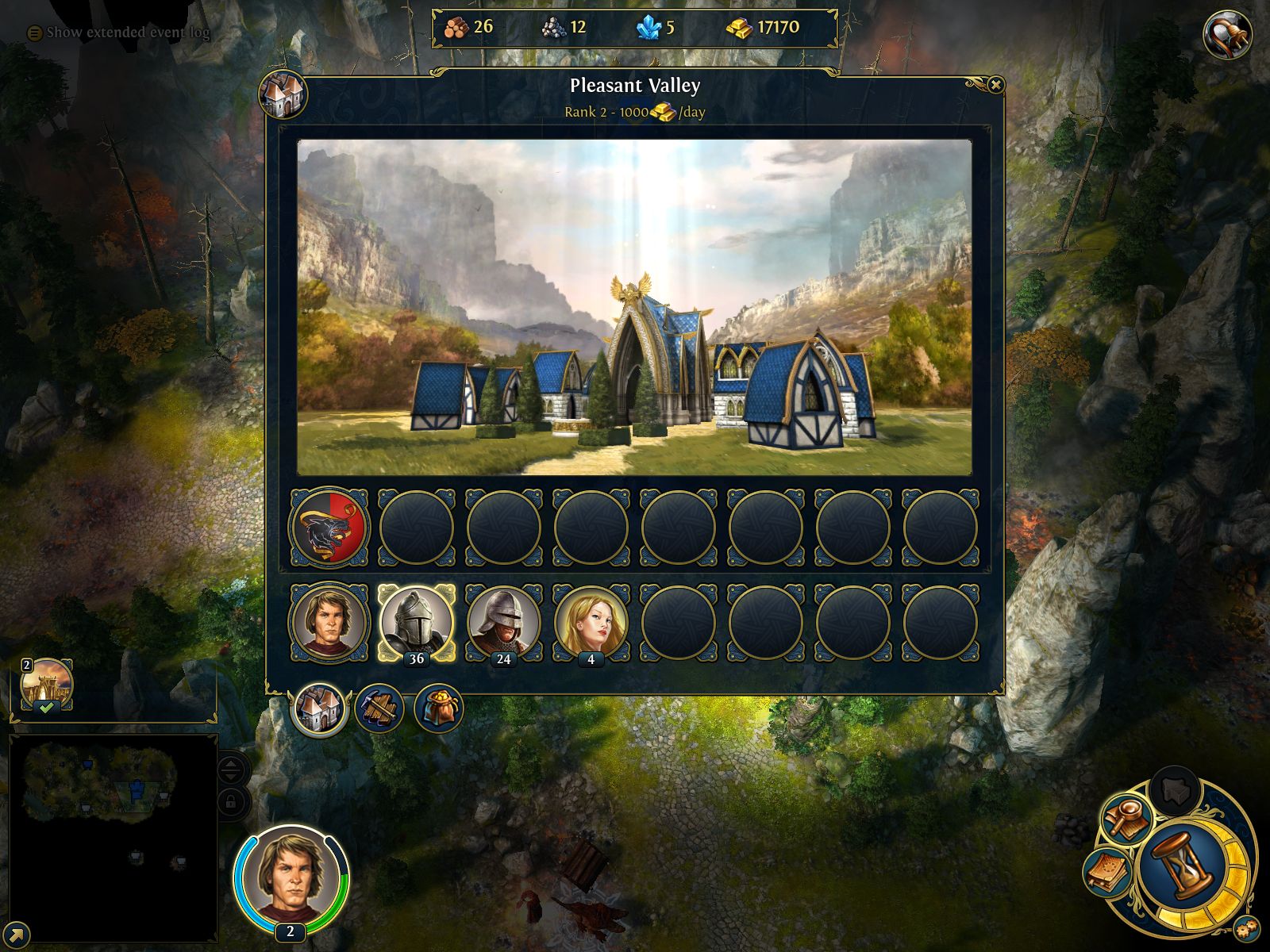Click the top-right horn emblem button

(1226, 35)
